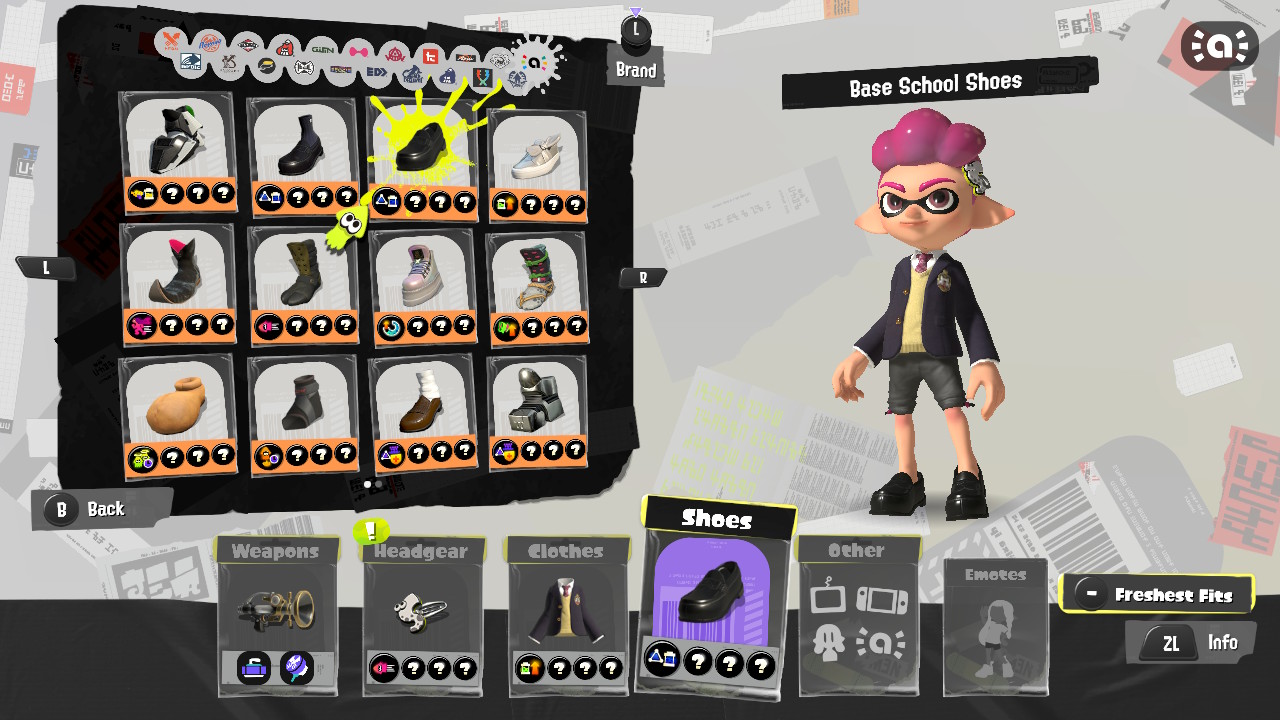The image size is (1280, 720).
Task: Select the amiibo icon in the Other panel
Action: [x=882, y=644]
